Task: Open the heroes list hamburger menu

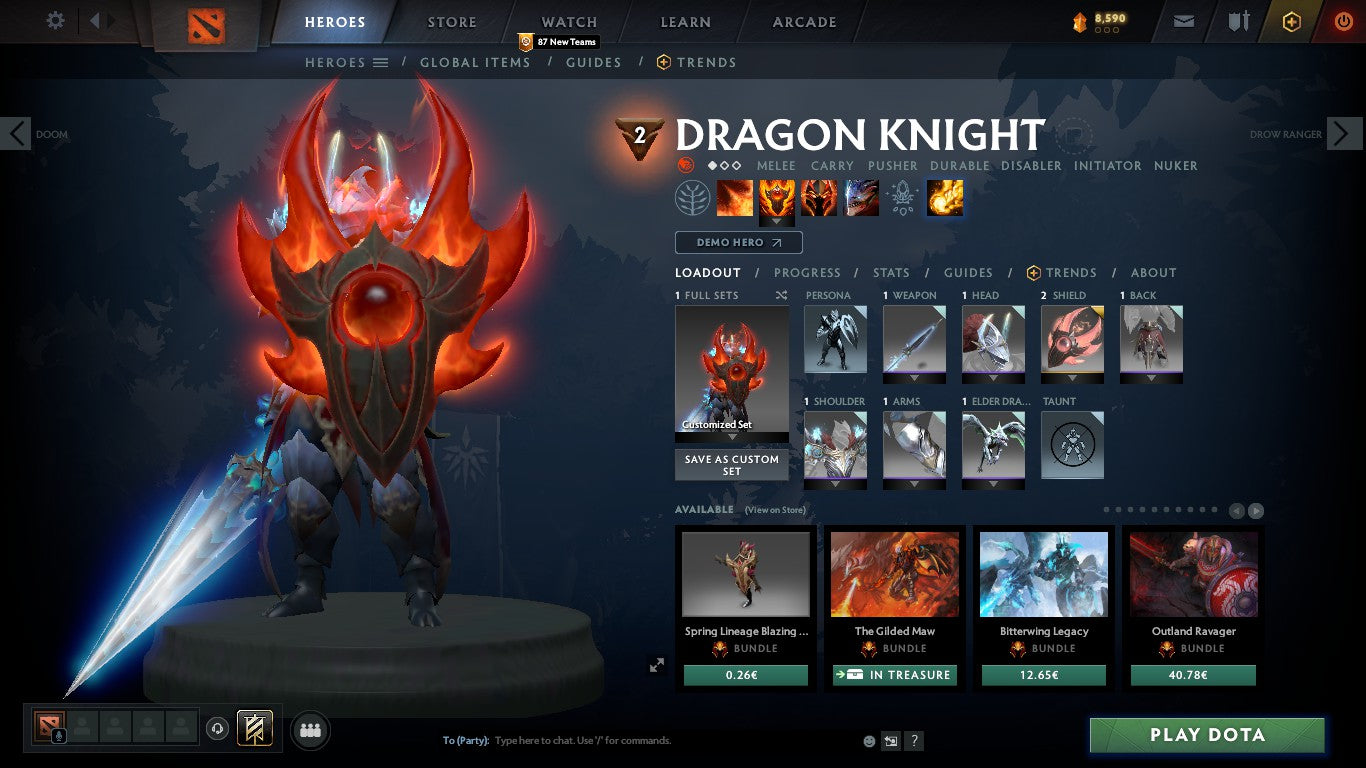Action: (382, 62)
